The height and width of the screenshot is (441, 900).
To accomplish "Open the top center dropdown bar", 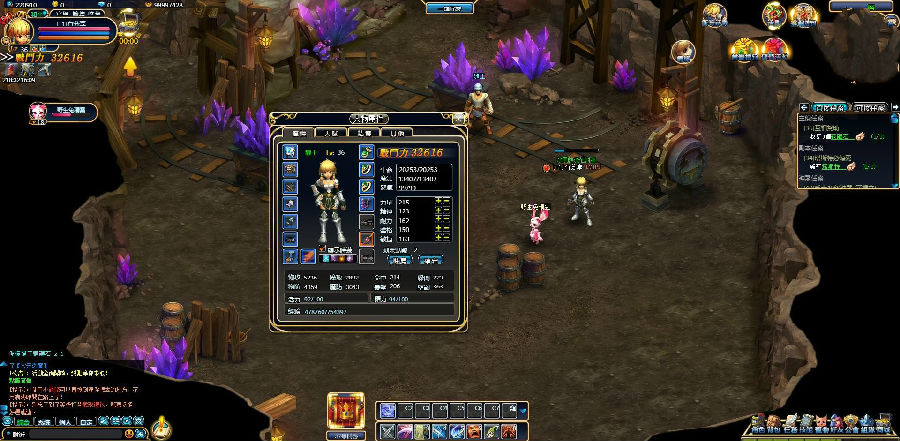I will tap(449, 8).
